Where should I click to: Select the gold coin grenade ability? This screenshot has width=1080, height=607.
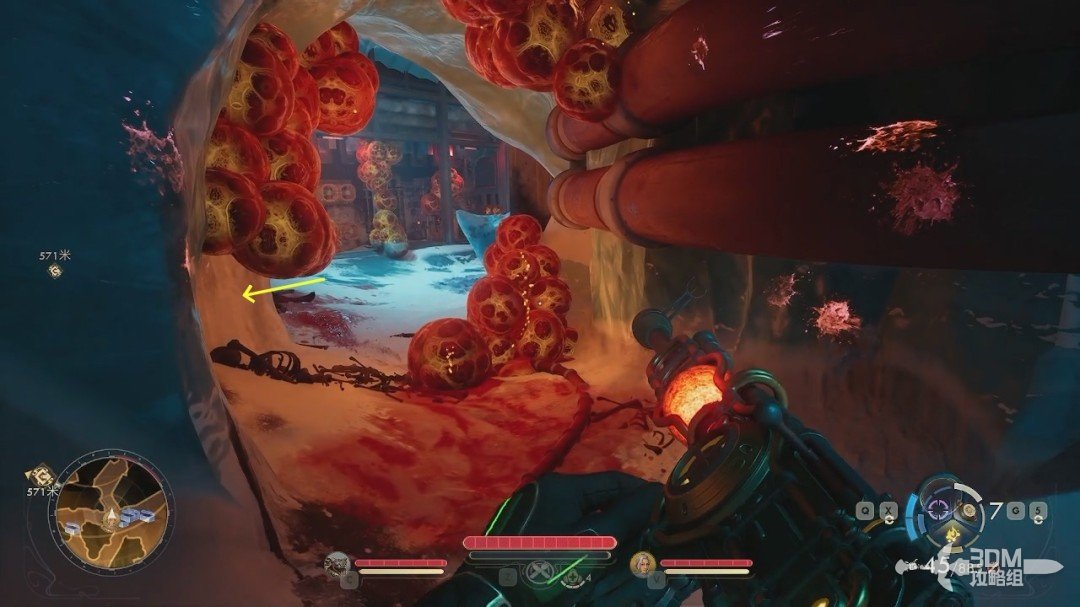click(968, 511)
